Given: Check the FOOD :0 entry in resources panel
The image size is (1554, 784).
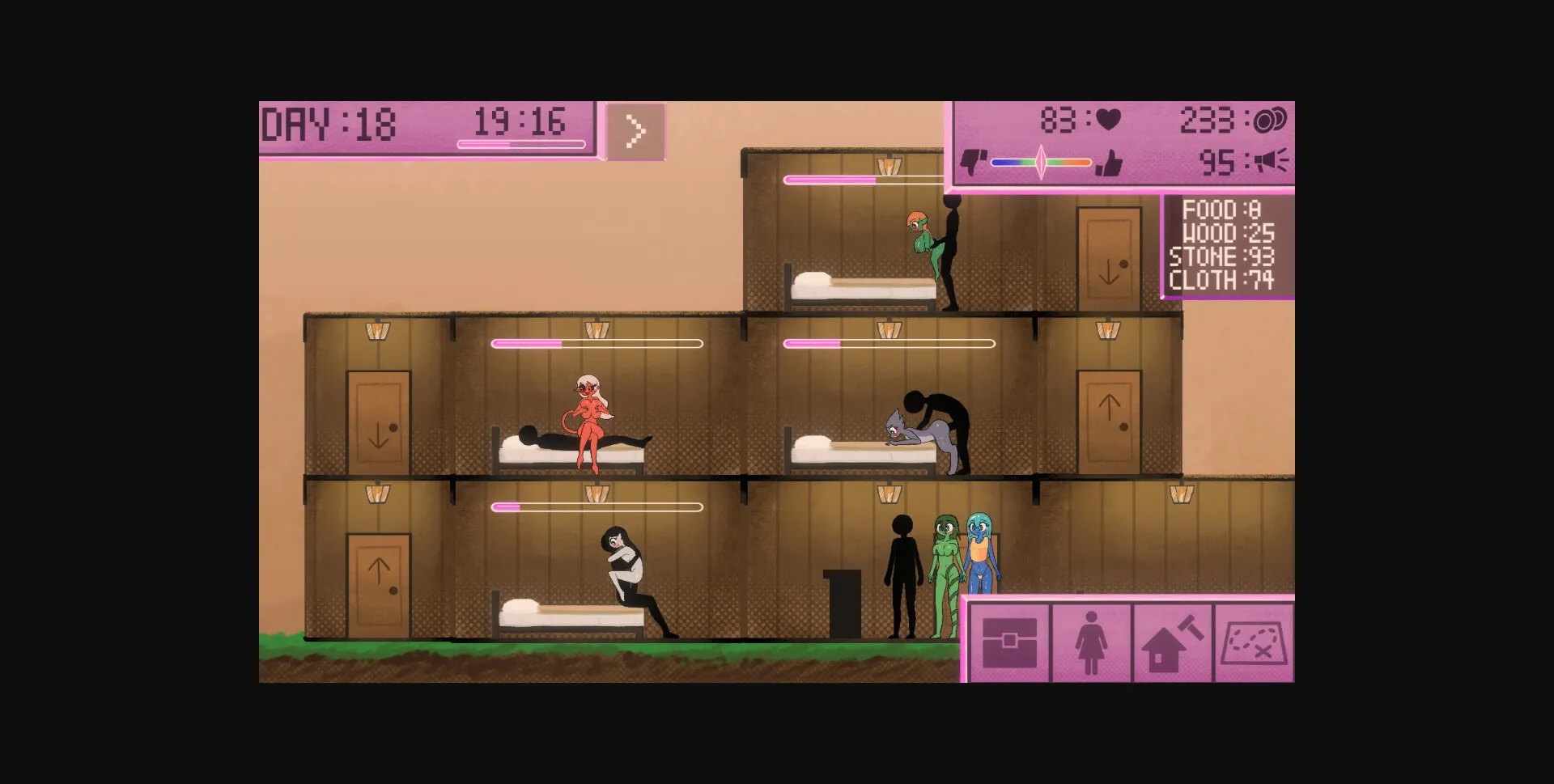Looking at the screenshot, I should pos(1222,209).
